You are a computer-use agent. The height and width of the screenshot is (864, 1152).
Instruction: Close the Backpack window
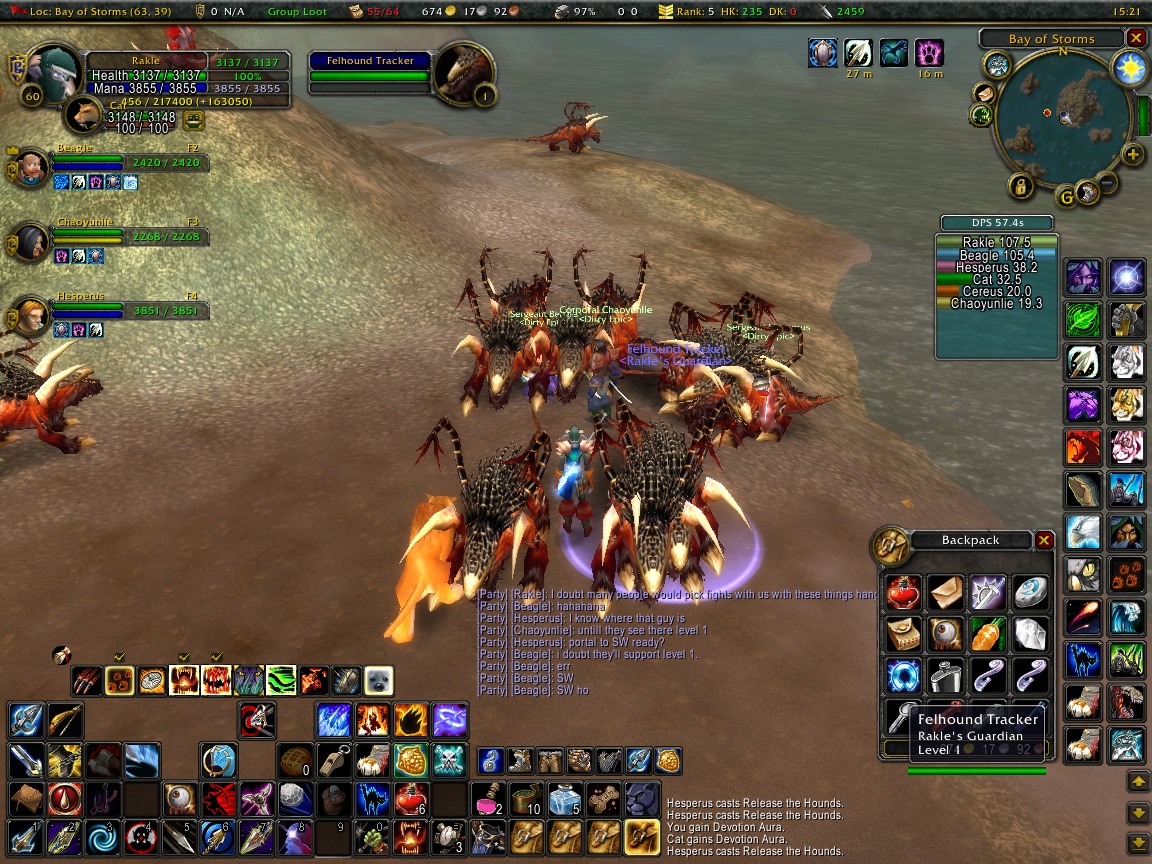point(1044,540)
